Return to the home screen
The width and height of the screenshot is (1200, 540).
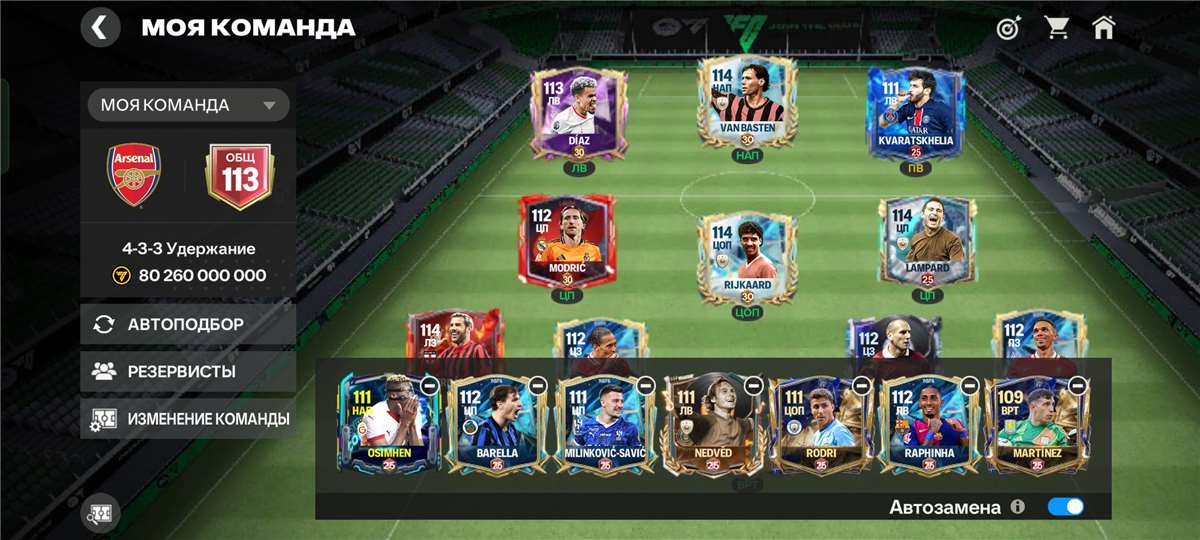tap(1104, 28)
